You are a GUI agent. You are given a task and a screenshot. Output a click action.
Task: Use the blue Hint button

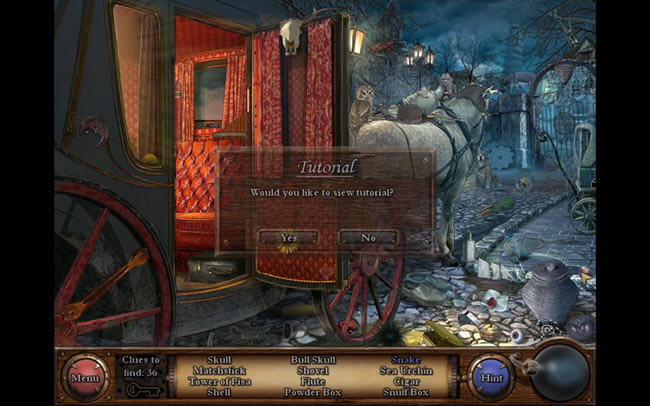[491, 378]
